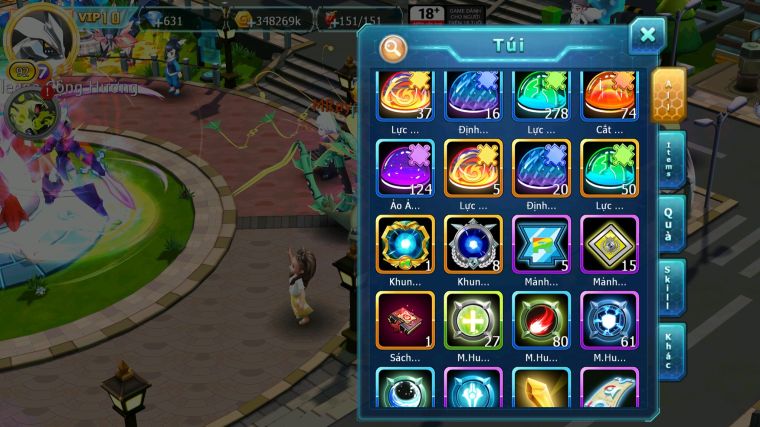This screenshot has height=427, width=760.
Task: Close the Túi inventory window
Action: [647, 36]
